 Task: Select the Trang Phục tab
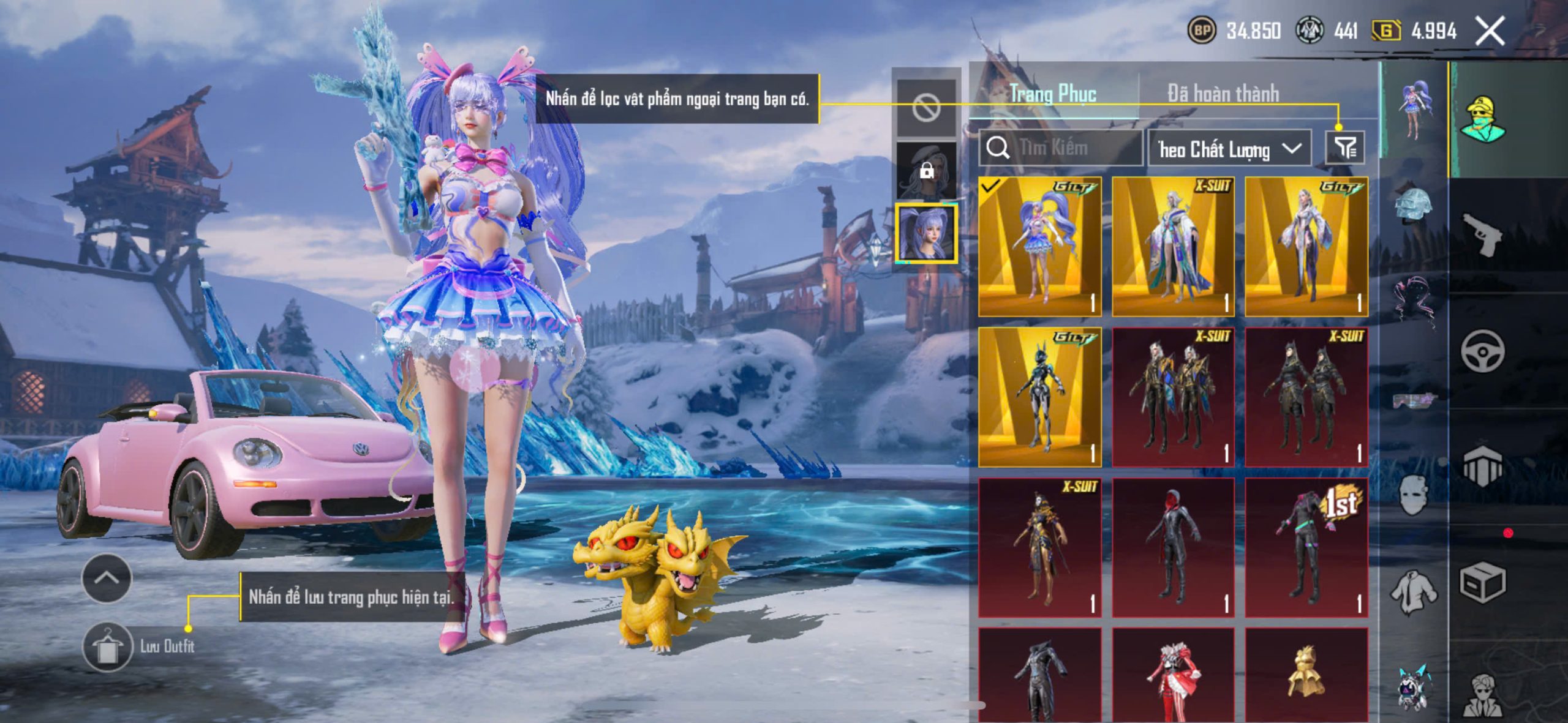pyautogui.click(x=1053, y=94)
